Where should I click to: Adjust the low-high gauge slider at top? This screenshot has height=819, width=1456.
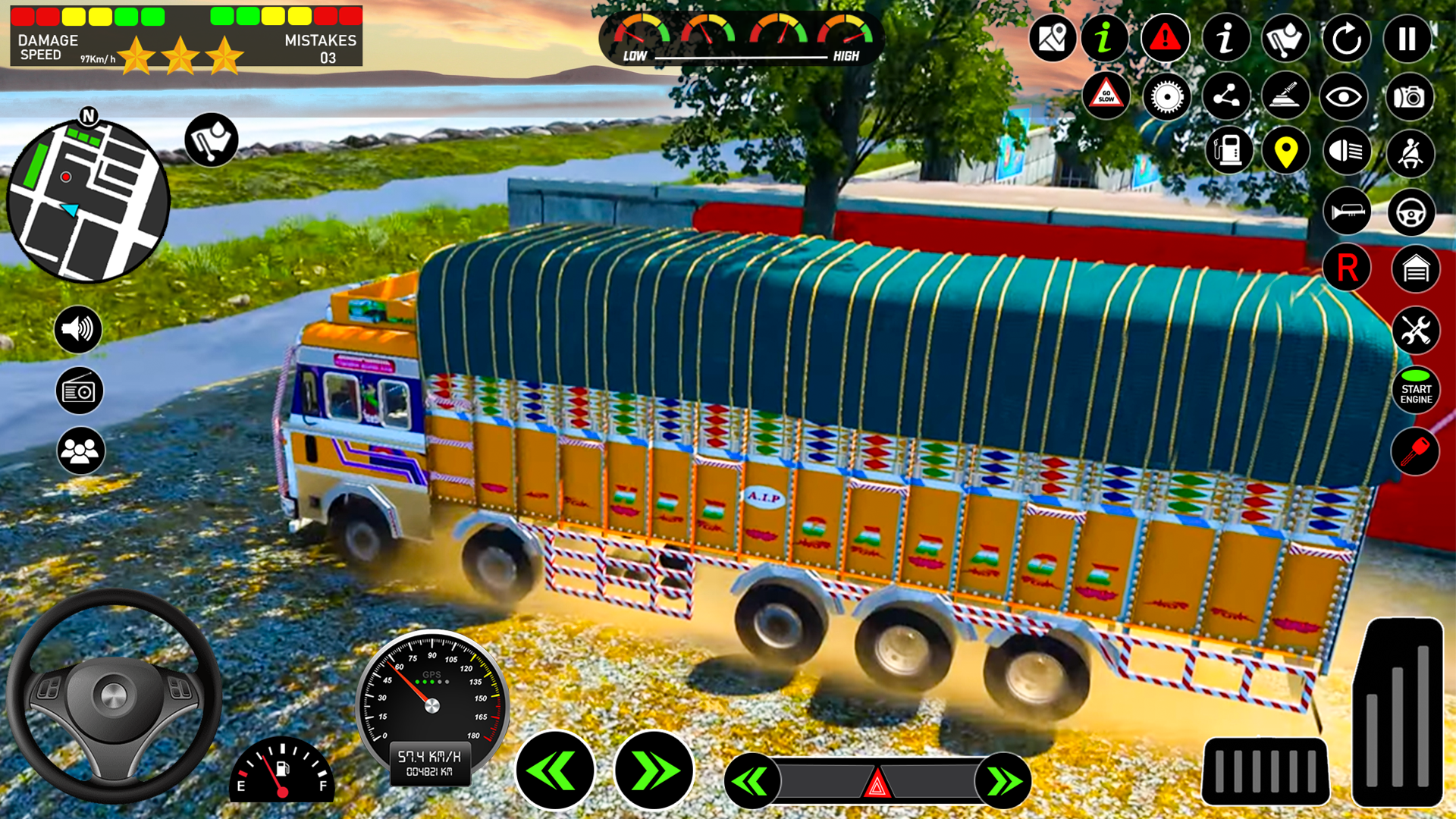pyautogui.click(x=739, y=55)
